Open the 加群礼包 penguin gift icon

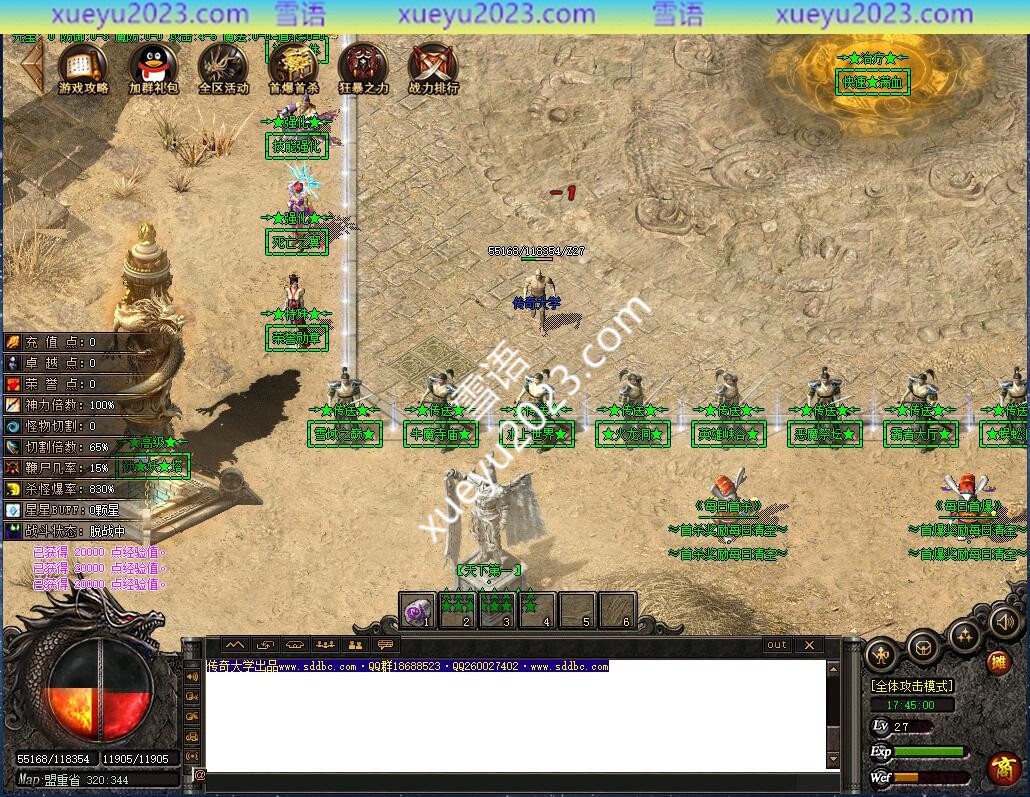pyautogui.click(x=153, y=65)
